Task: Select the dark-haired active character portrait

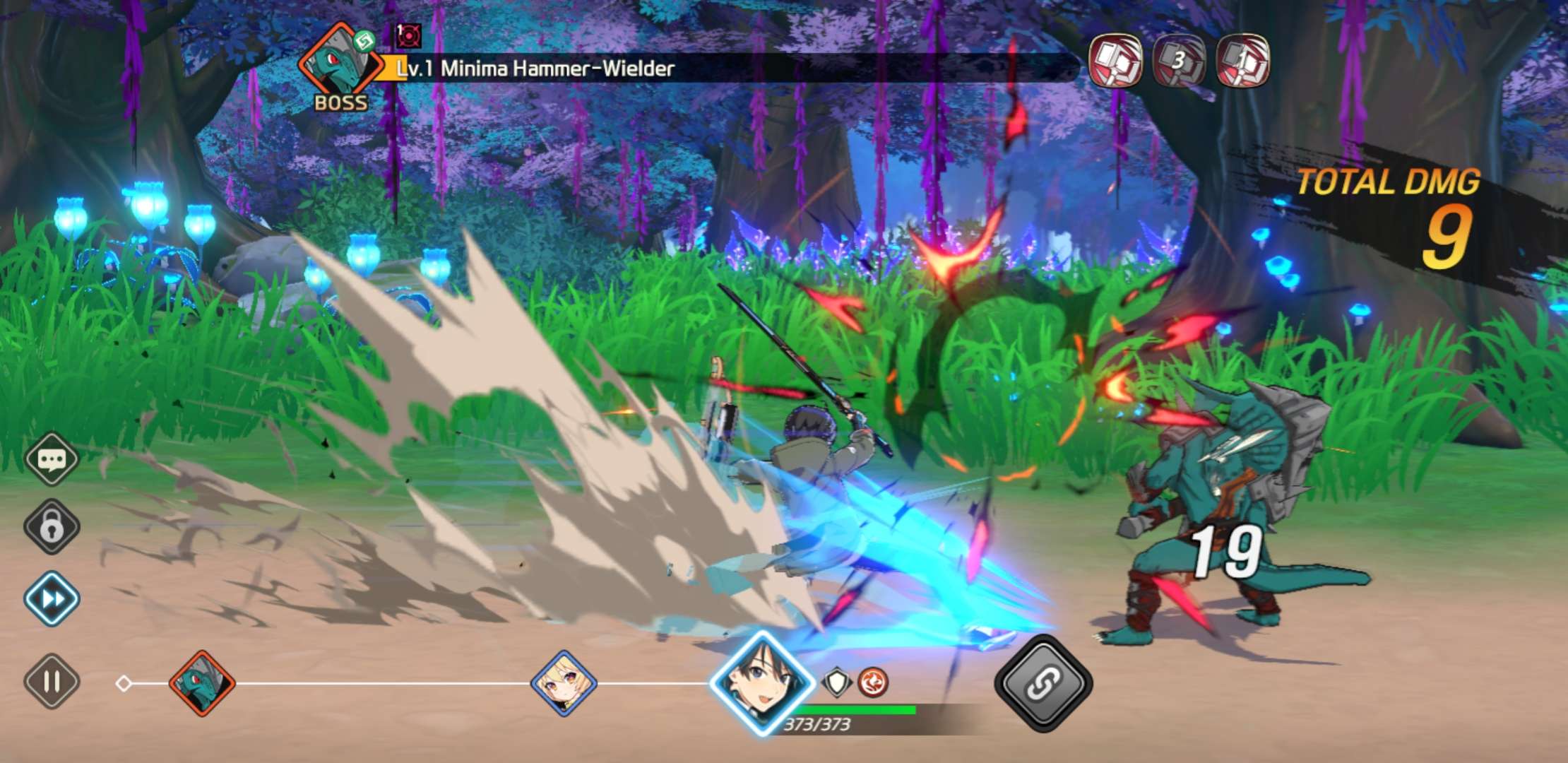Action: pos(762,683)
